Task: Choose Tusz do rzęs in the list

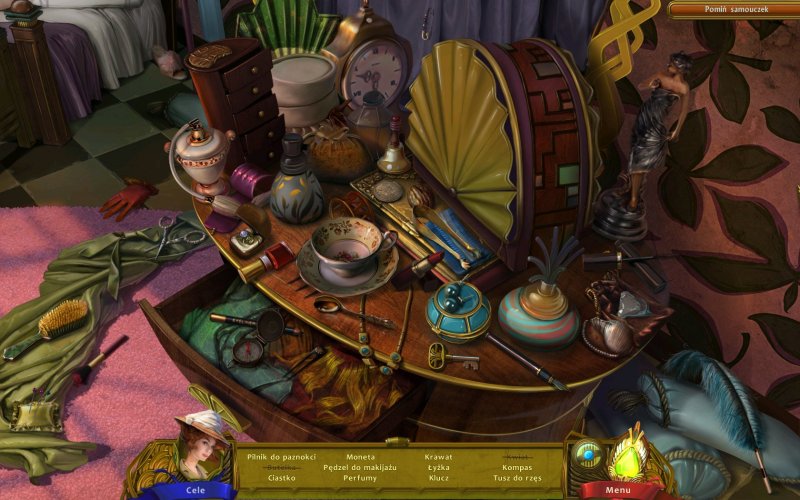Action: [x=517, y=478]
